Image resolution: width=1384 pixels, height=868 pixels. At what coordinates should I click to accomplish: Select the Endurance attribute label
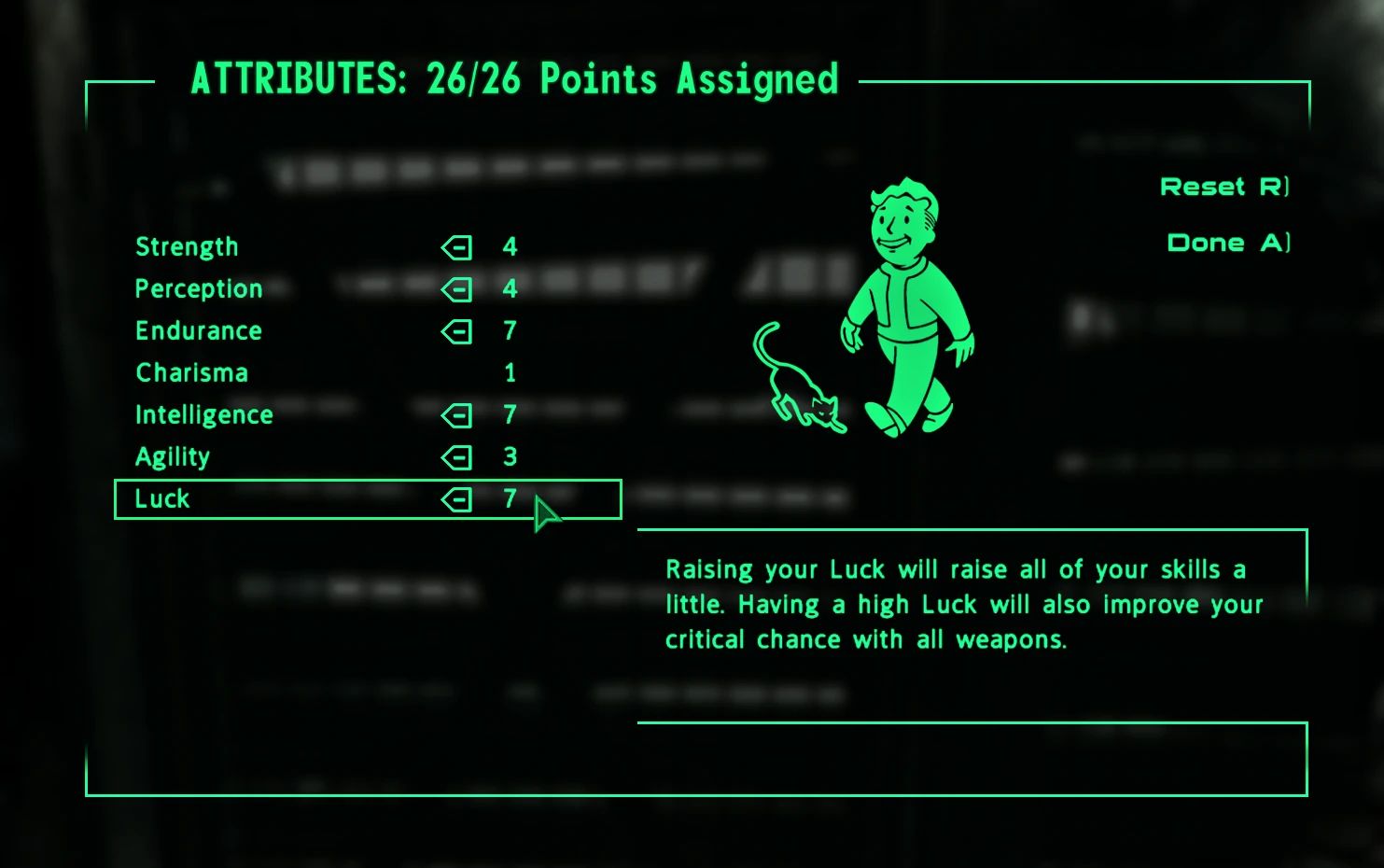198,330
